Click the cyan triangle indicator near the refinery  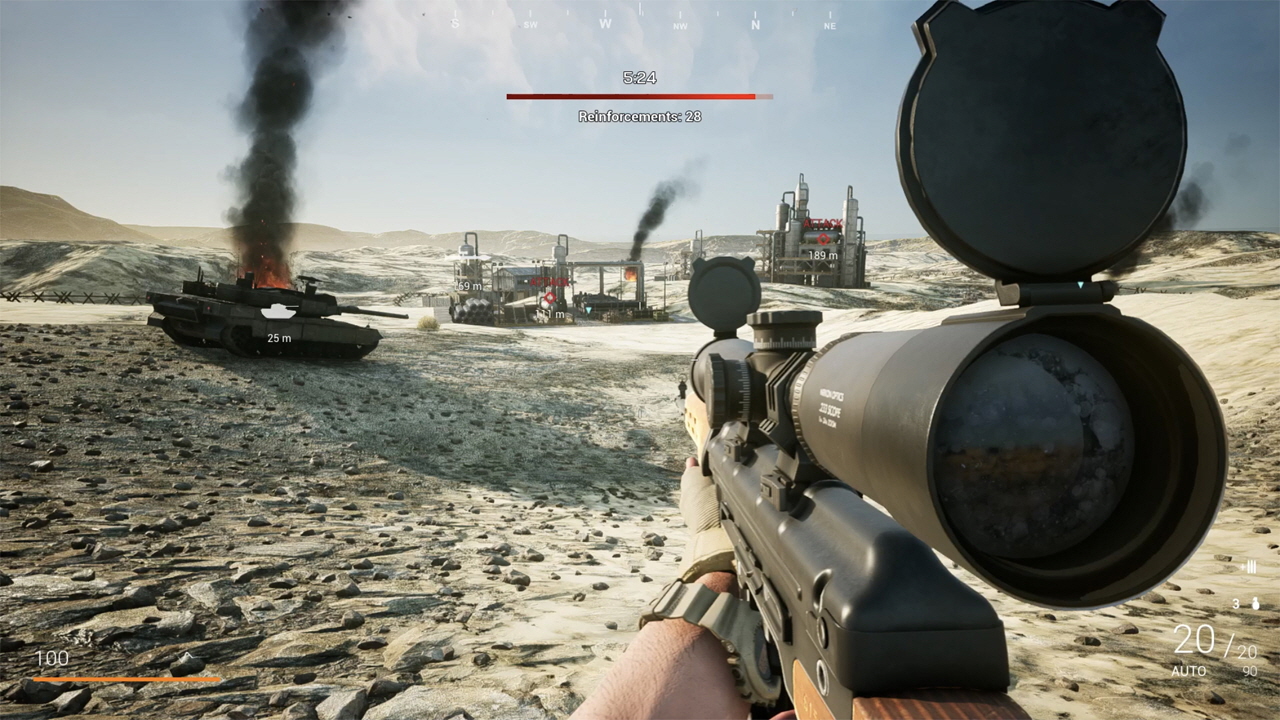587,309
